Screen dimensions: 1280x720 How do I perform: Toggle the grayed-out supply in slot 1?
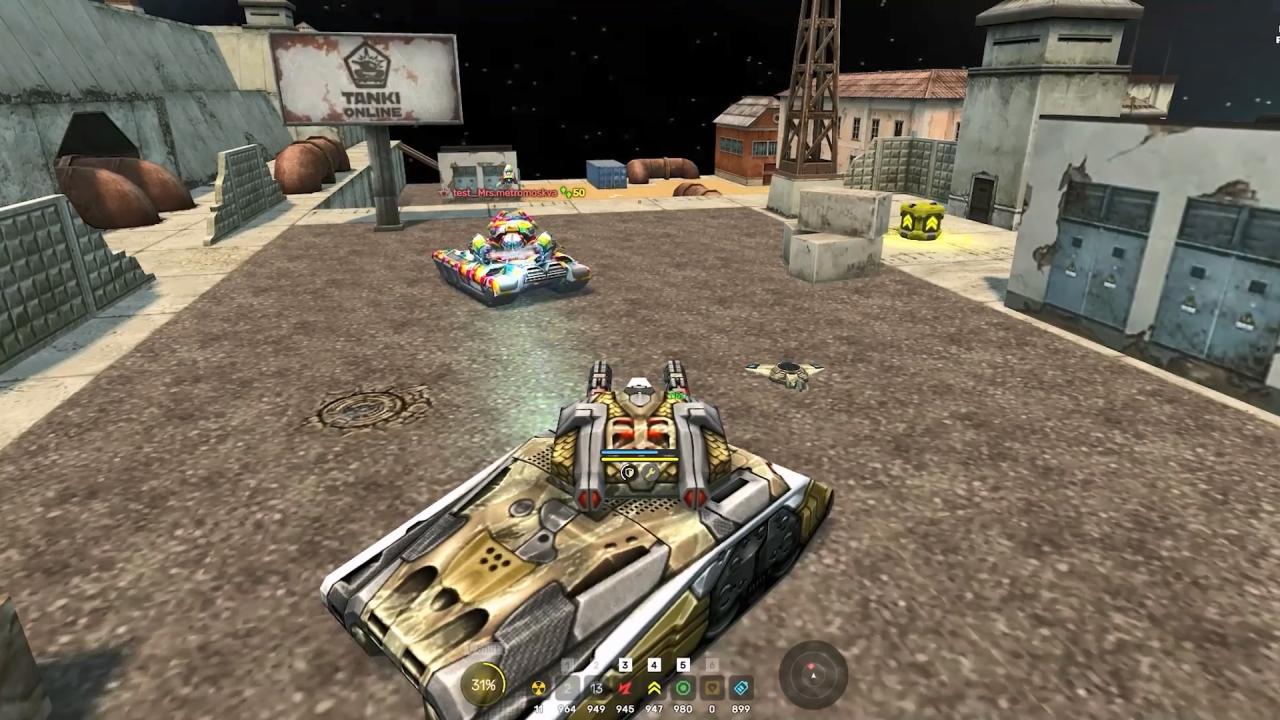(x=567, y=688)
